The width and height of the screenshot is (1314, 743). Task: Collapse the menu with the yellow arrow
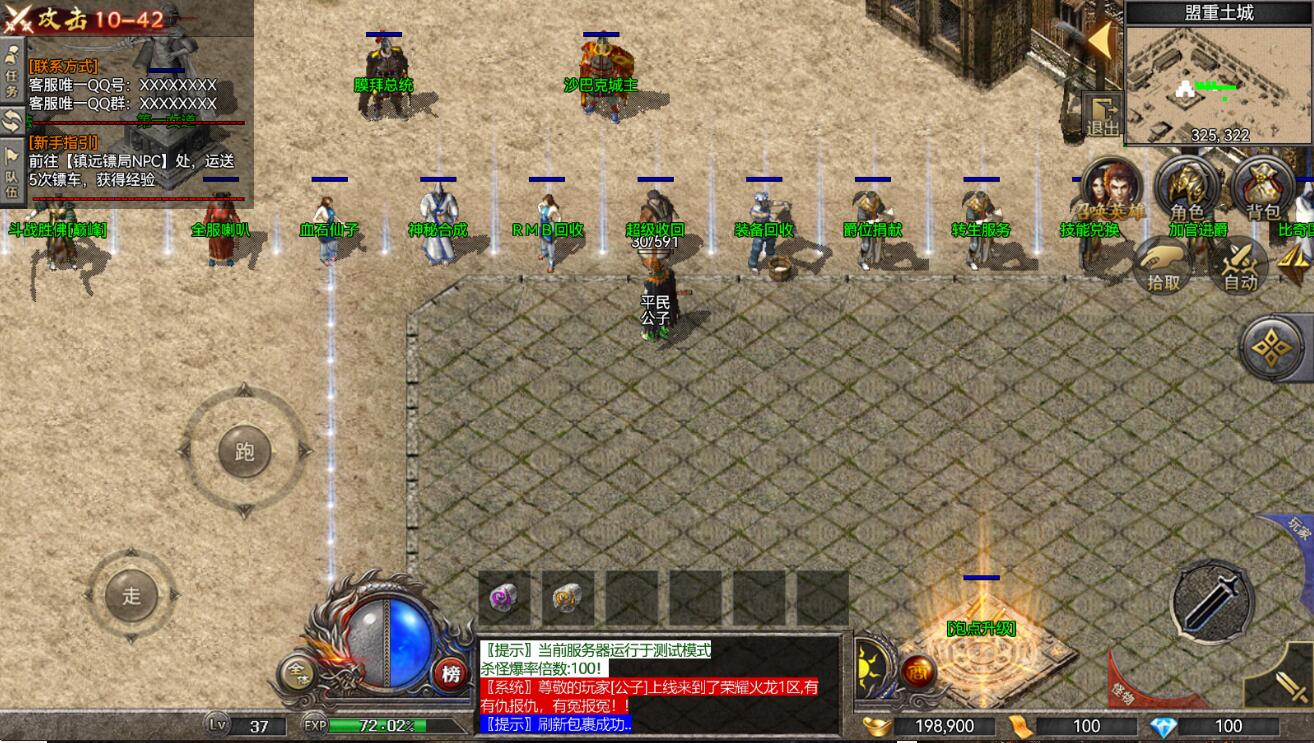pyautogui.click(x=1100, y=42)
